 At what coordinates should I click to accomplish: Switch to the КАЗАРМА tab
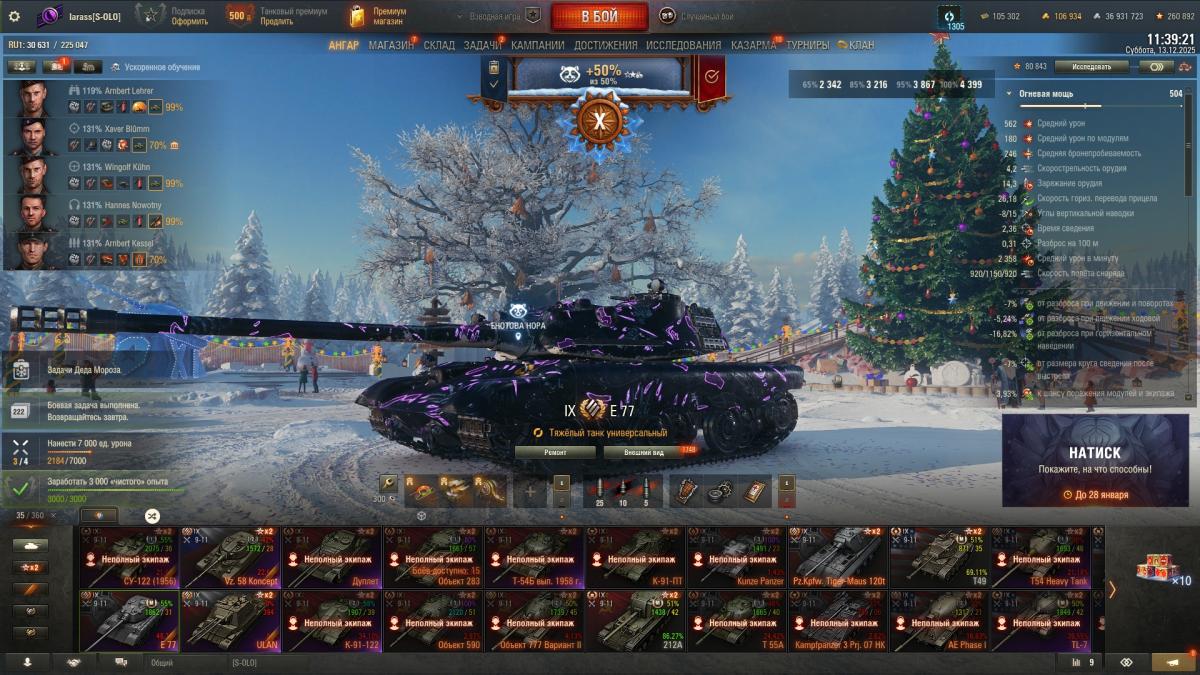coord(753,45)
